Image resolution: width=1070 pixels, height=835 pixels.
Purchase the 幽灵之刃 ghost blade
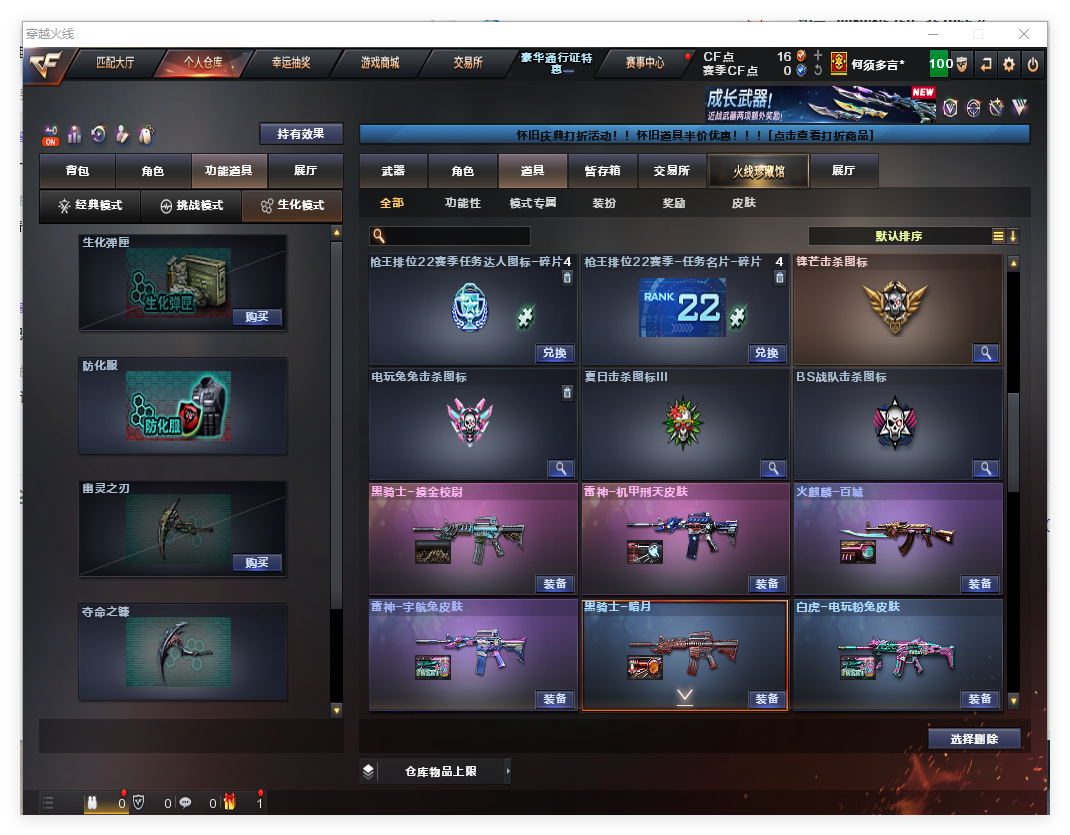coord(257,563)
